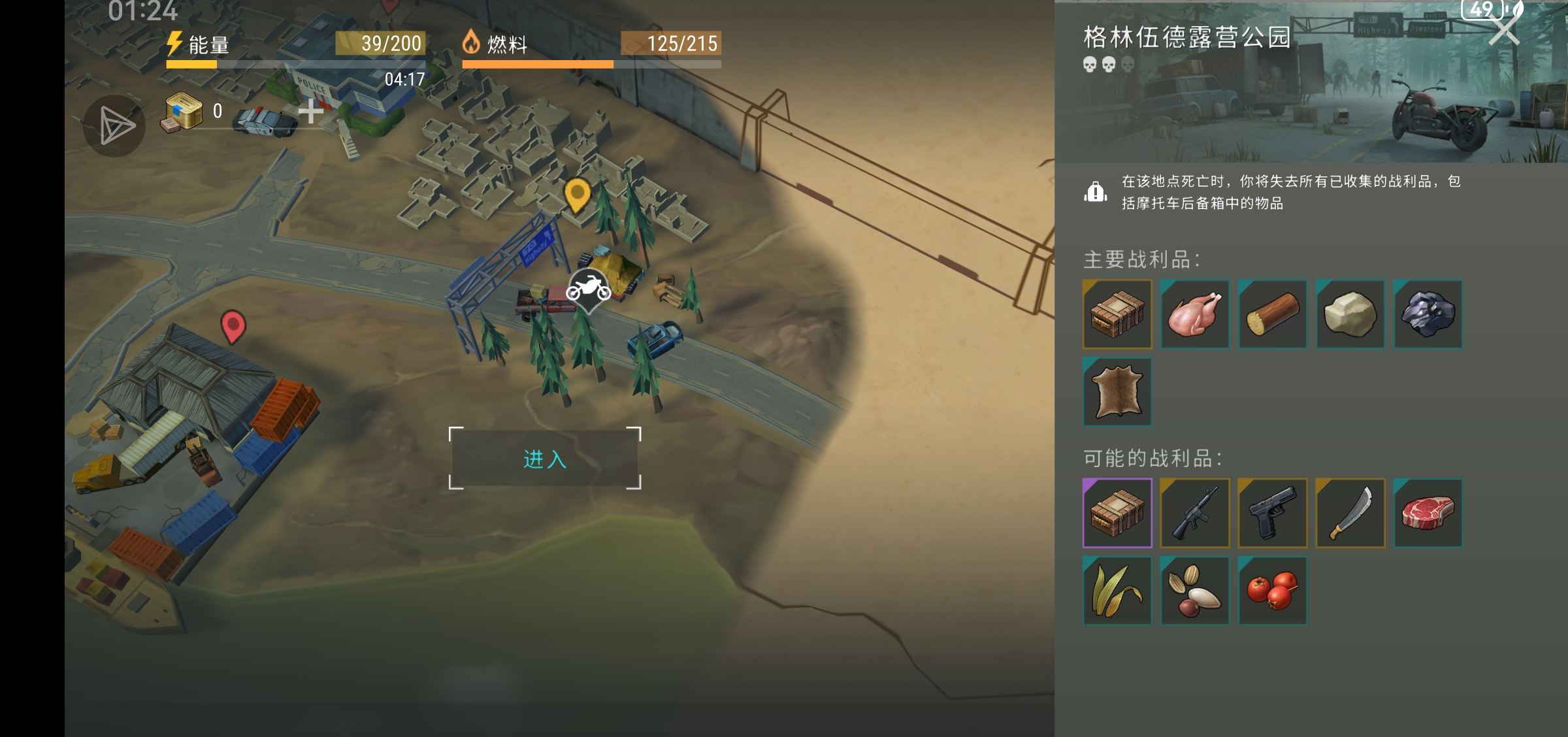Select the red map pin marker
Screen dimensions: 1568x737
click(x=233, y=325)
